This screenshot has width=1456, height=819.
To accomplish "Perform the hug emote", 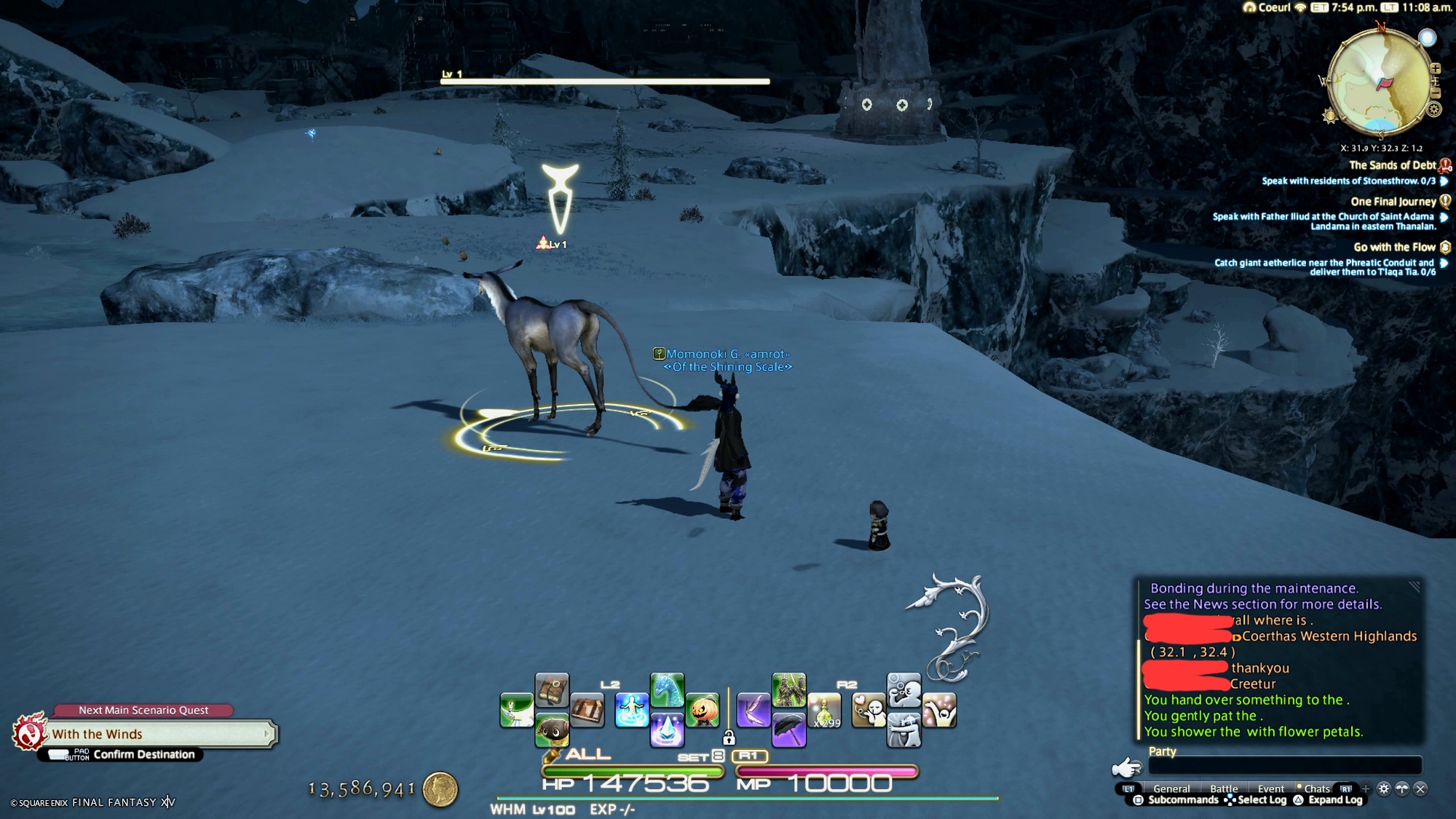I will coord(904,729).
